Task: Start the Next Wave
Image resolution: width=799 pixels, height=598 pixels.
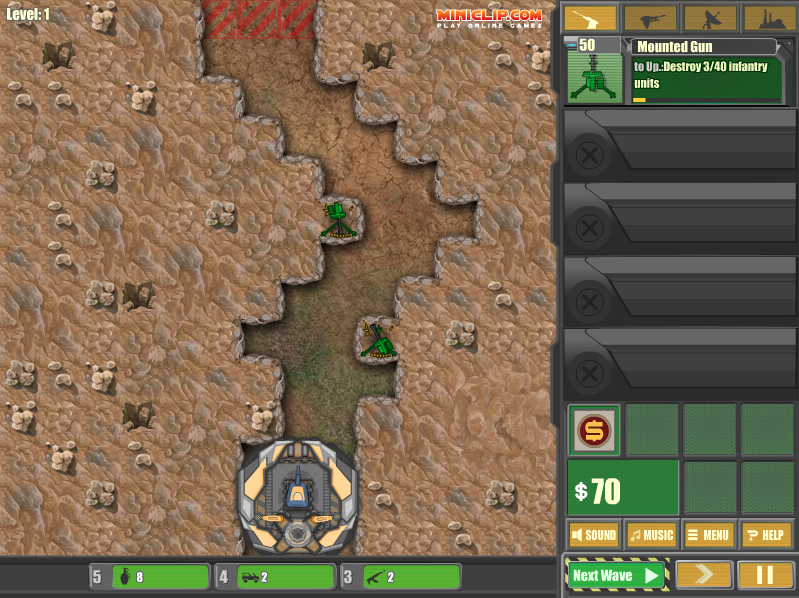Action: [x=616, y=575]
